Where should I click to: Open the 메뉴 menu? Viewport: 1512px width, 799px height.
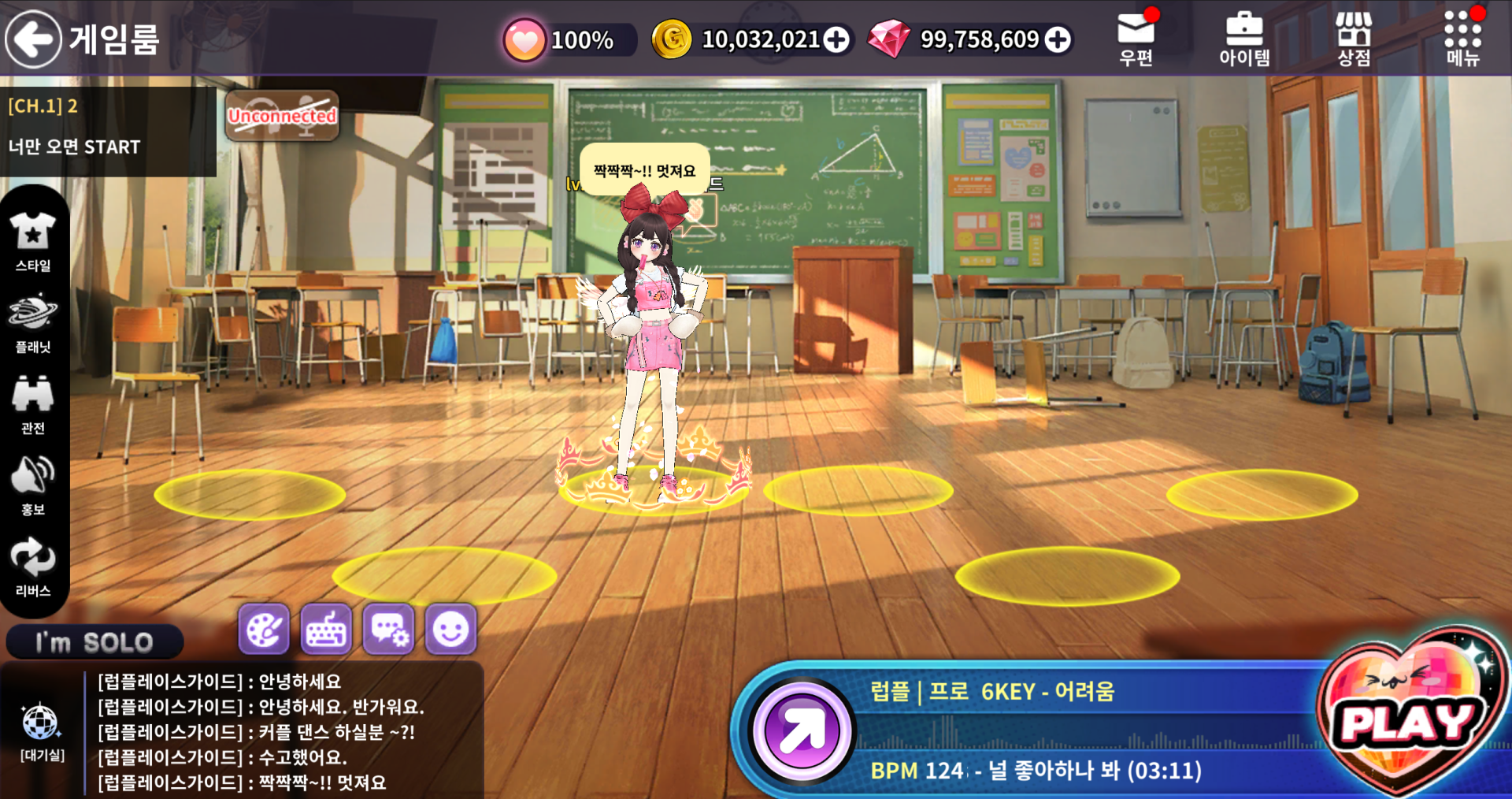1462,39
